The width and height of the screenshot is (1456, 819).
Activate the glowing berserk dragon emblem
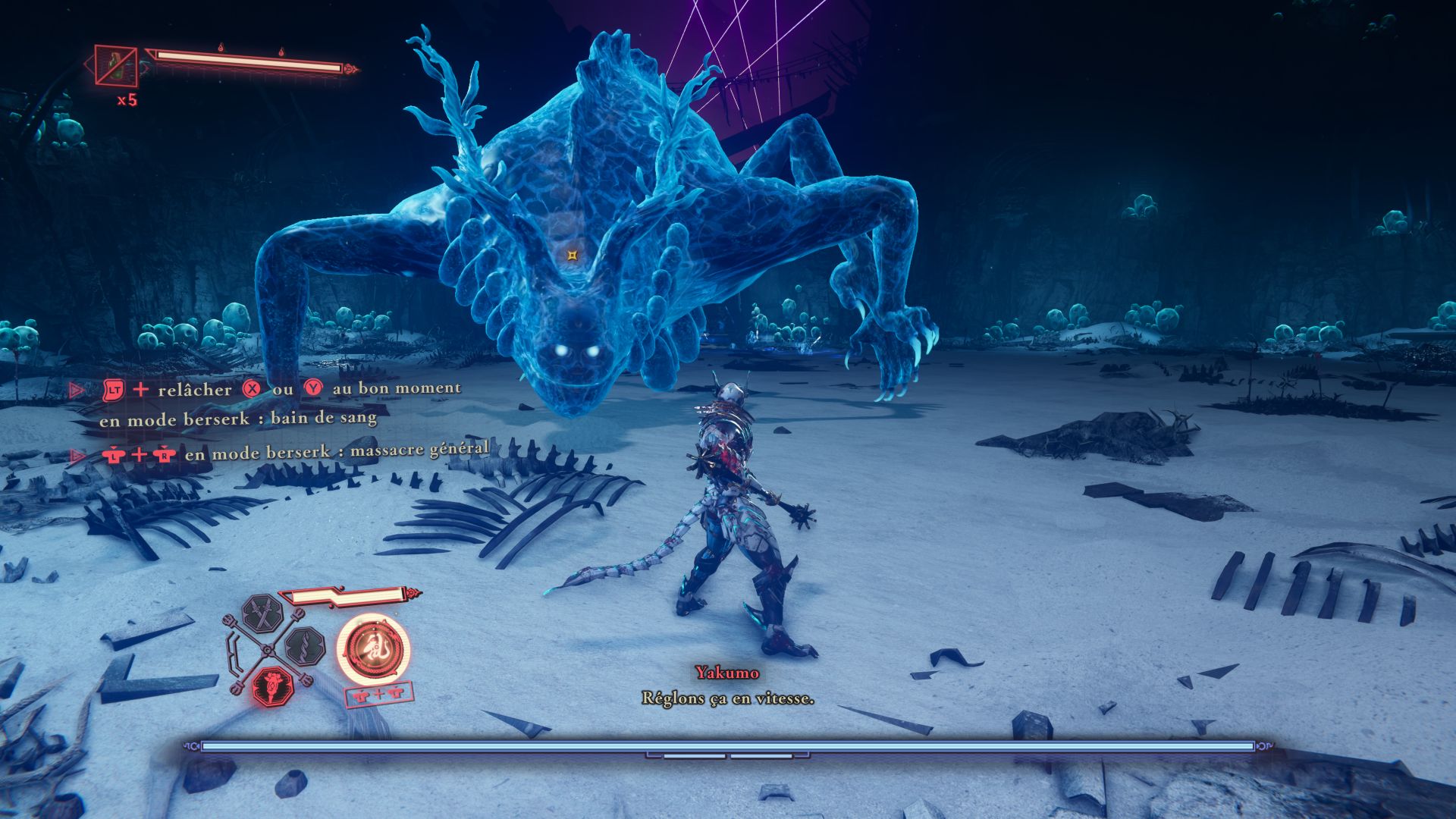(x=375, y=650)
